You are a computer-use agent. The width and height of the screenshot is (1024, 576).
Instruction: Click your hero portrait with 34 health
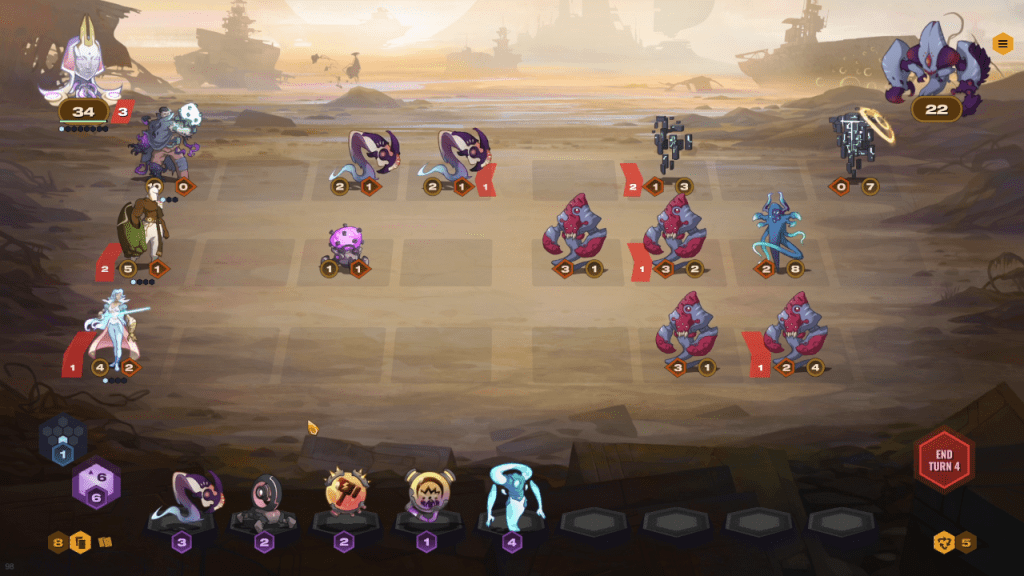click(x=82, y=67)
